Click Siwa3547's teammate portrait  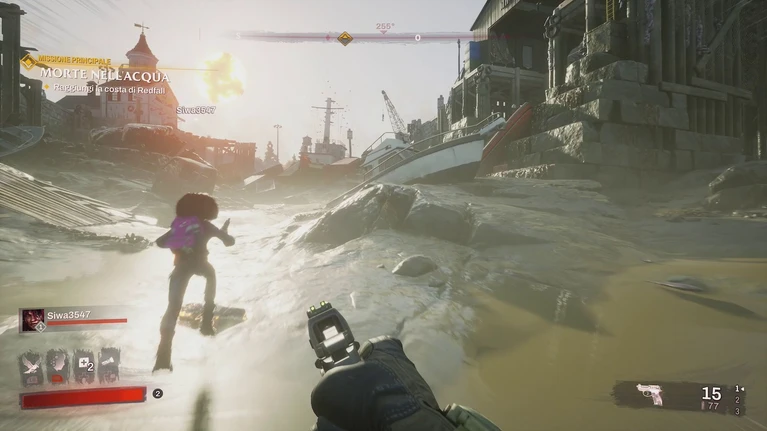[x=32, y=319]
